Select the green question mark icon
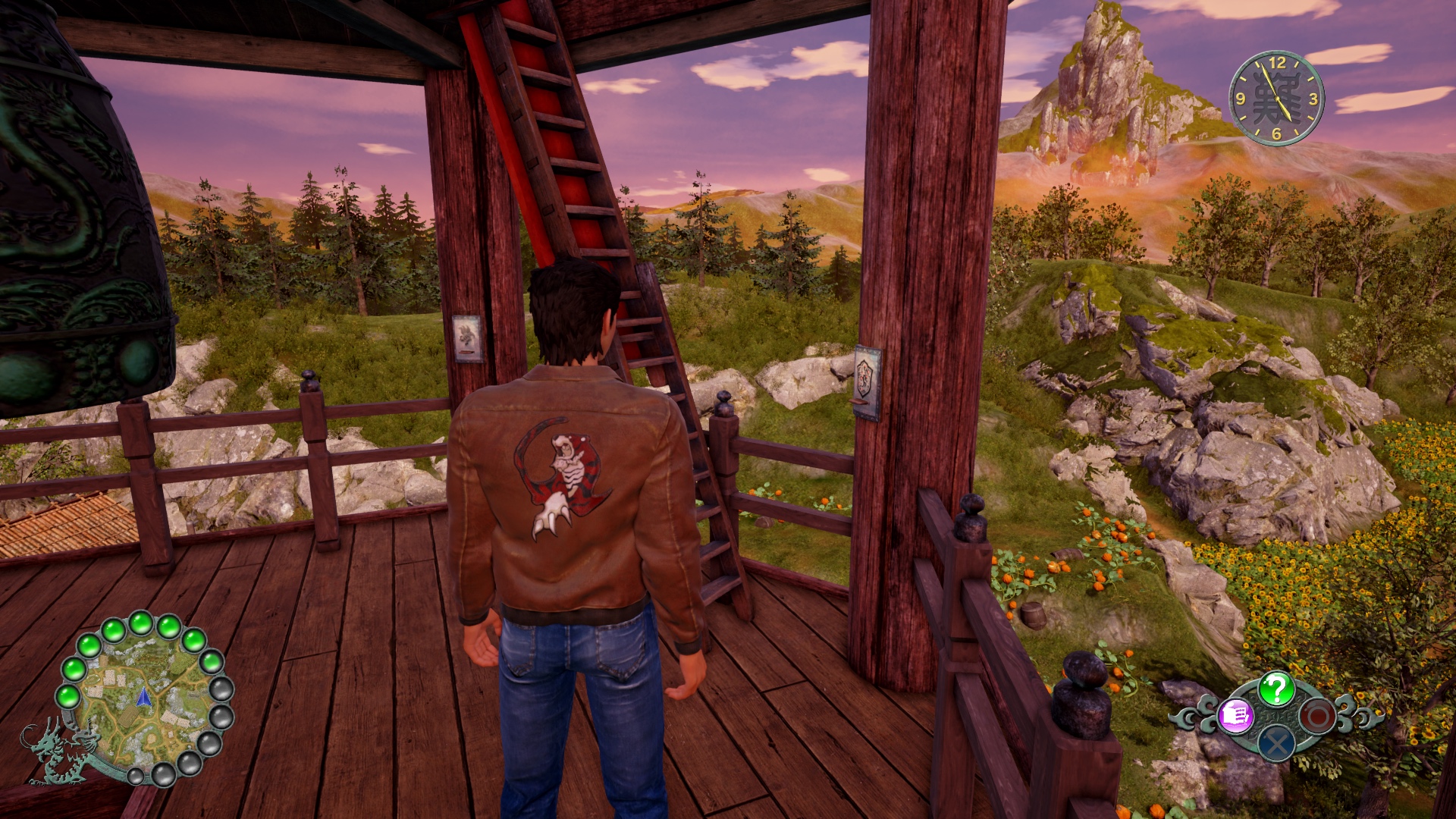Image resolution: width=1456 pixels, height=819 pixels. coord(1276,689)
